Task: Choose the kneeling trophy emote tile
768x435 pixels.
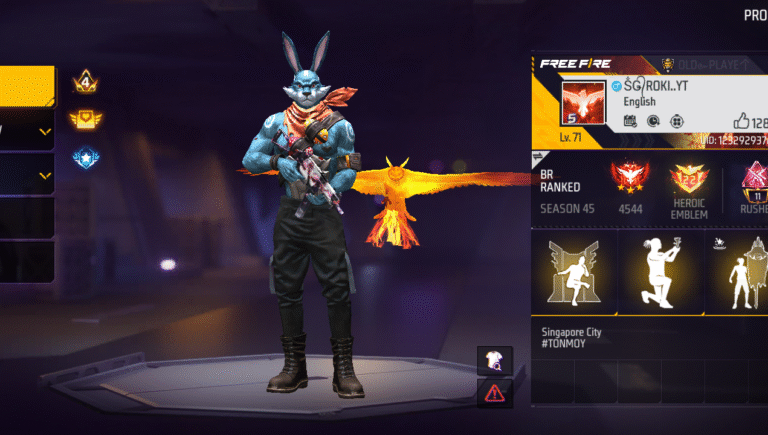Action: coord(661,271)
